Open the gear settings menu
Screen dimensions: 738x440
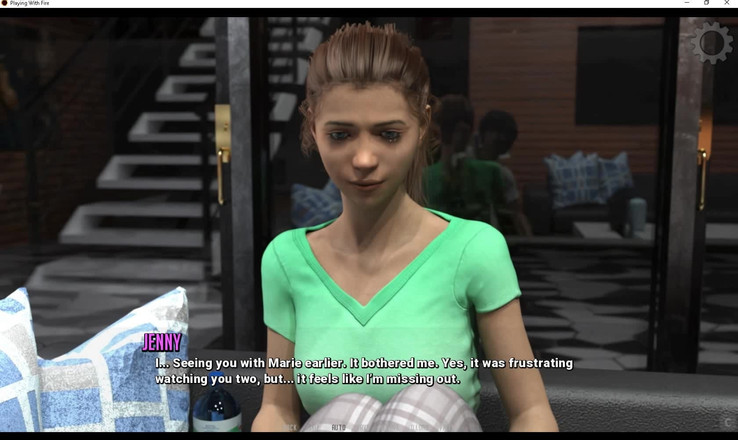pos(711,43)
